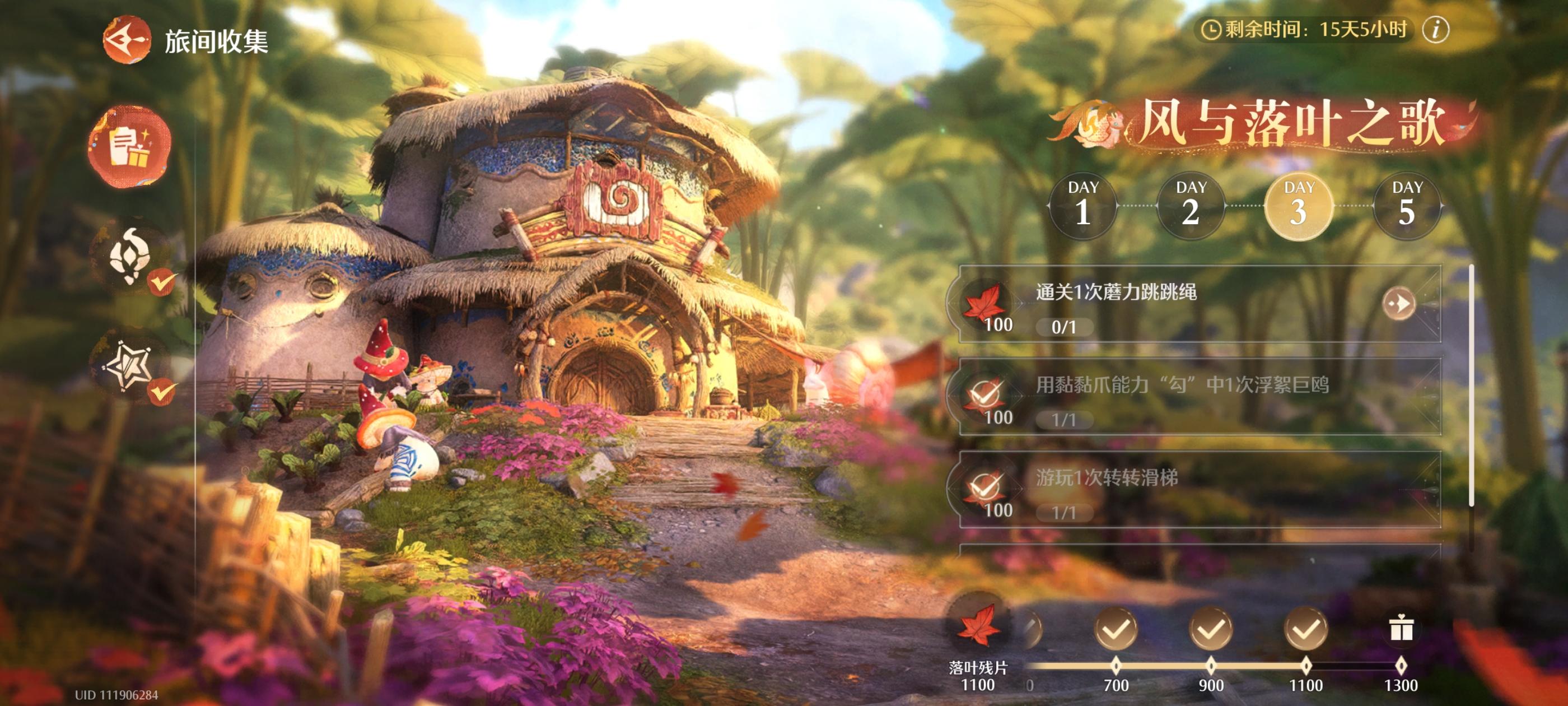
Task: Open the star emblem event tab
Action: click(x=129, y=366)
